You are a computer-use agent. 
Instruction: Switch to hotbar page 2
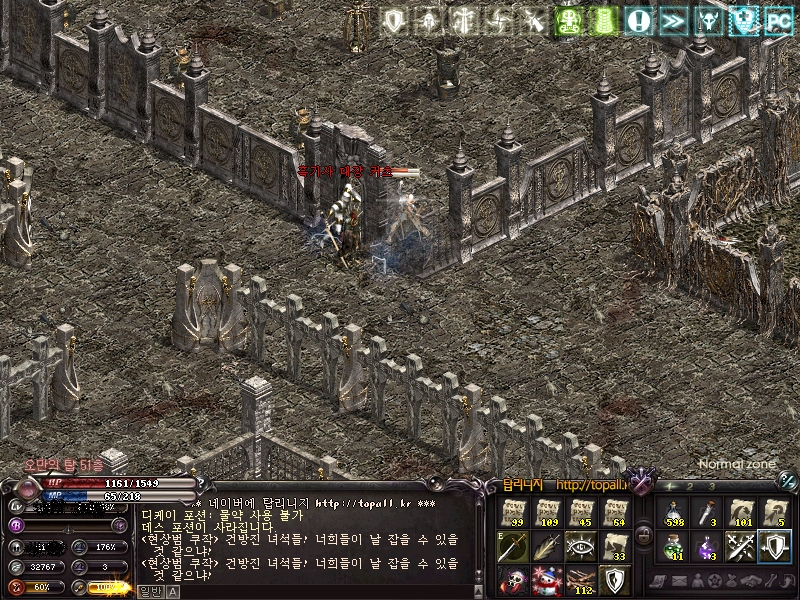tap(690, 487)
